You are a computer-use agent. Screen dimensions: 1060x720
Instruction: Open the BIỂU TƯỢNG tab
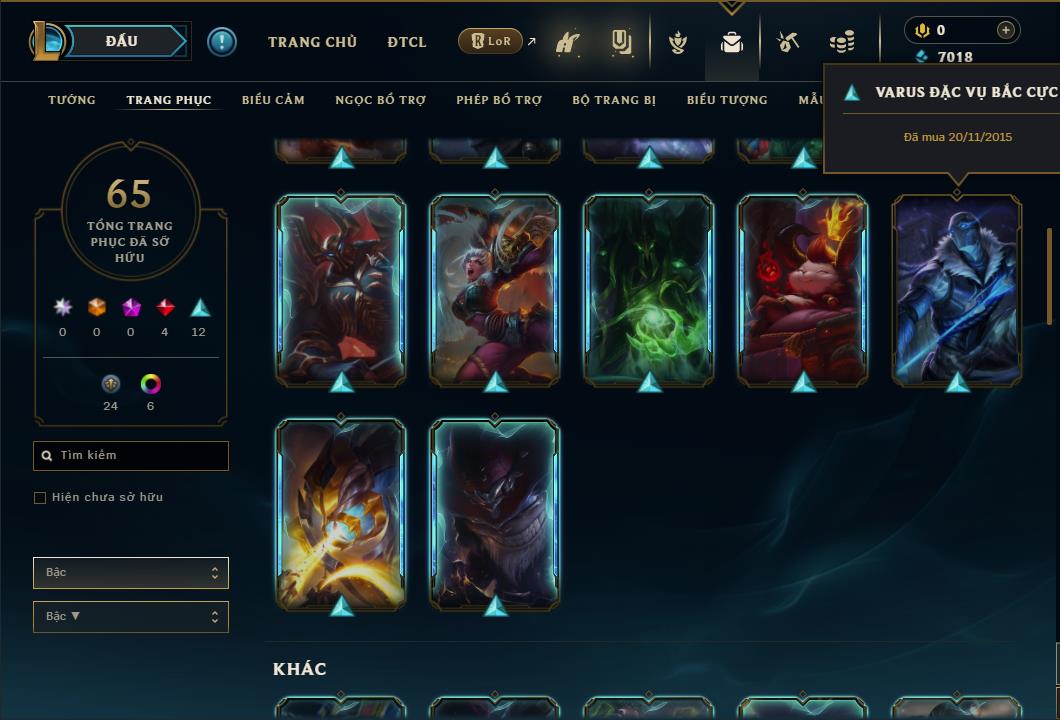tap(727, 100)
